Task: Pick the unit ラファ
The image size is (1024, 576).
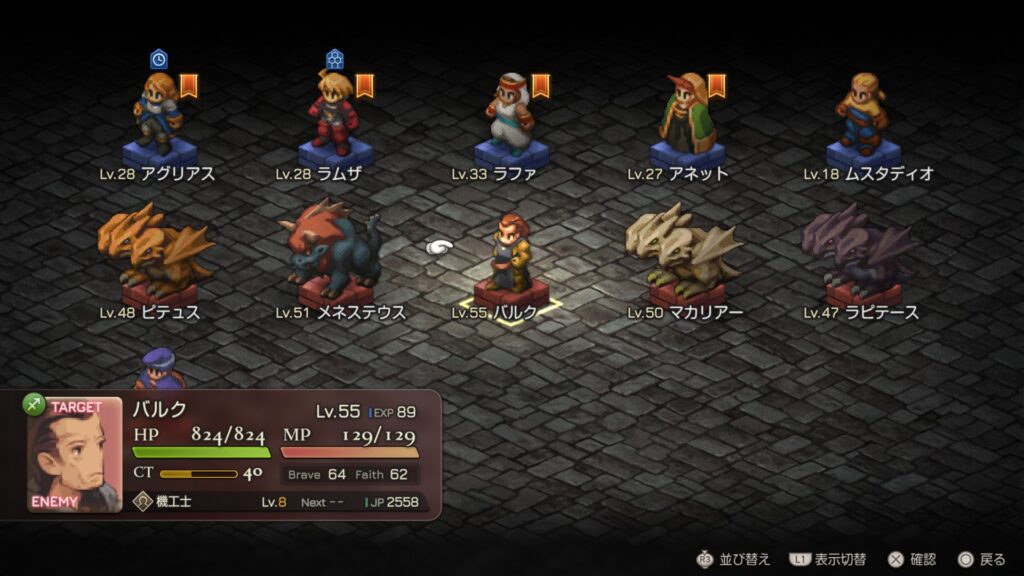Action: point(510,118)
